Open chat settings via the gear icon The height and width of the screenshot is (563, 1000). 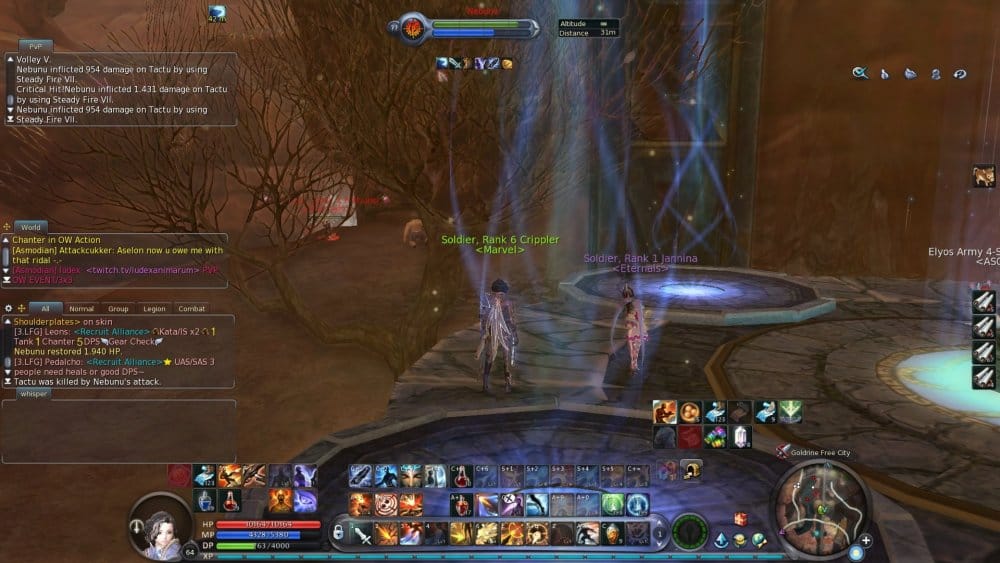[9, 308]
